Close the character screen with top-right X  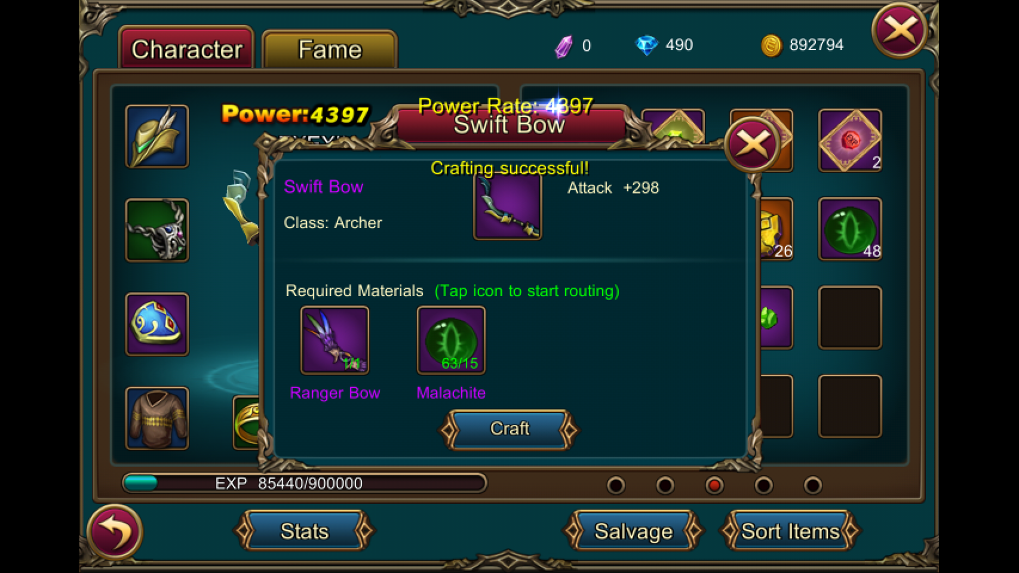point(899,31)
